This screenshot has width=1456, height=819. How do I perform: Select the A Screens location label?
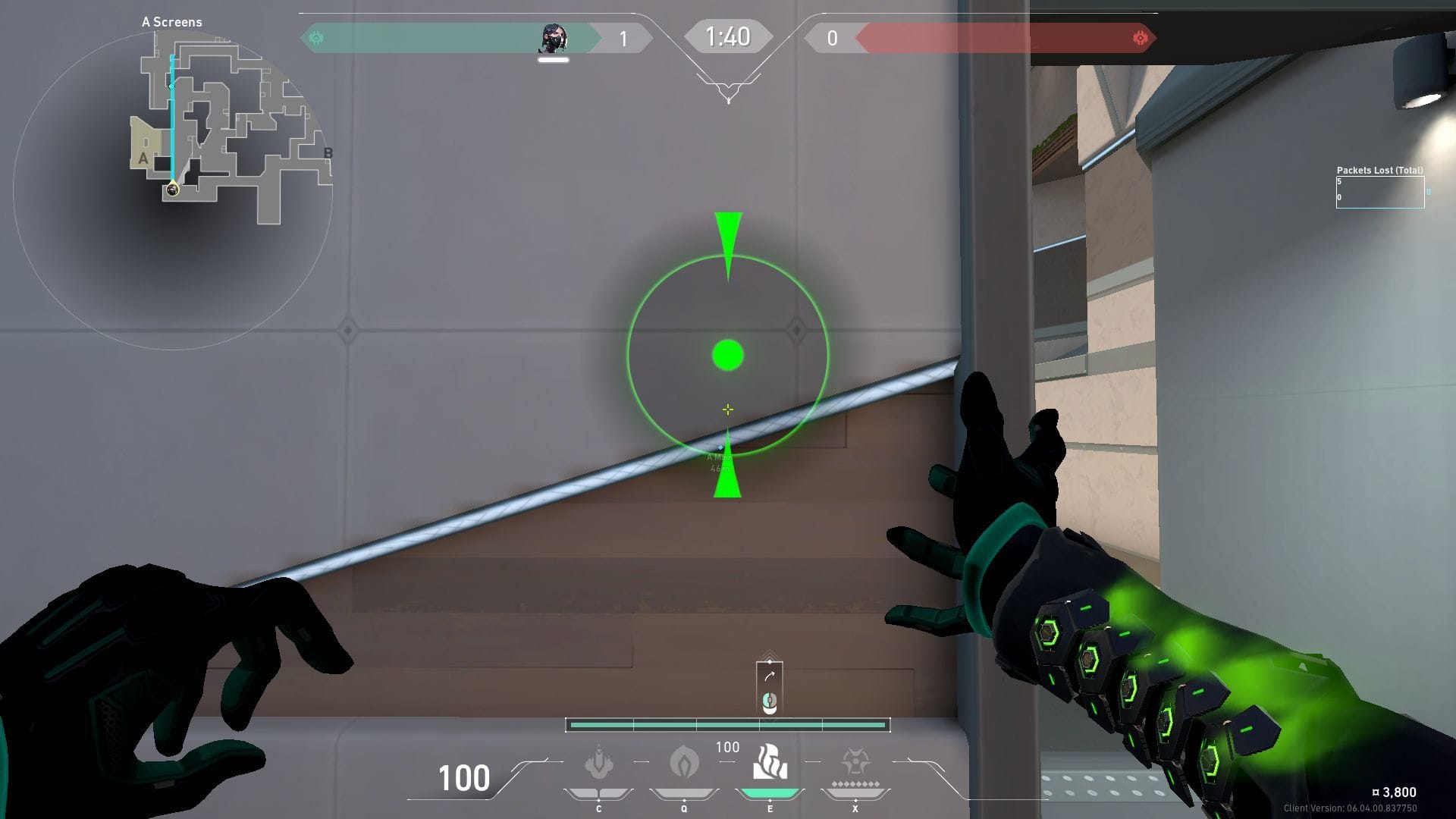coord(170,22)
